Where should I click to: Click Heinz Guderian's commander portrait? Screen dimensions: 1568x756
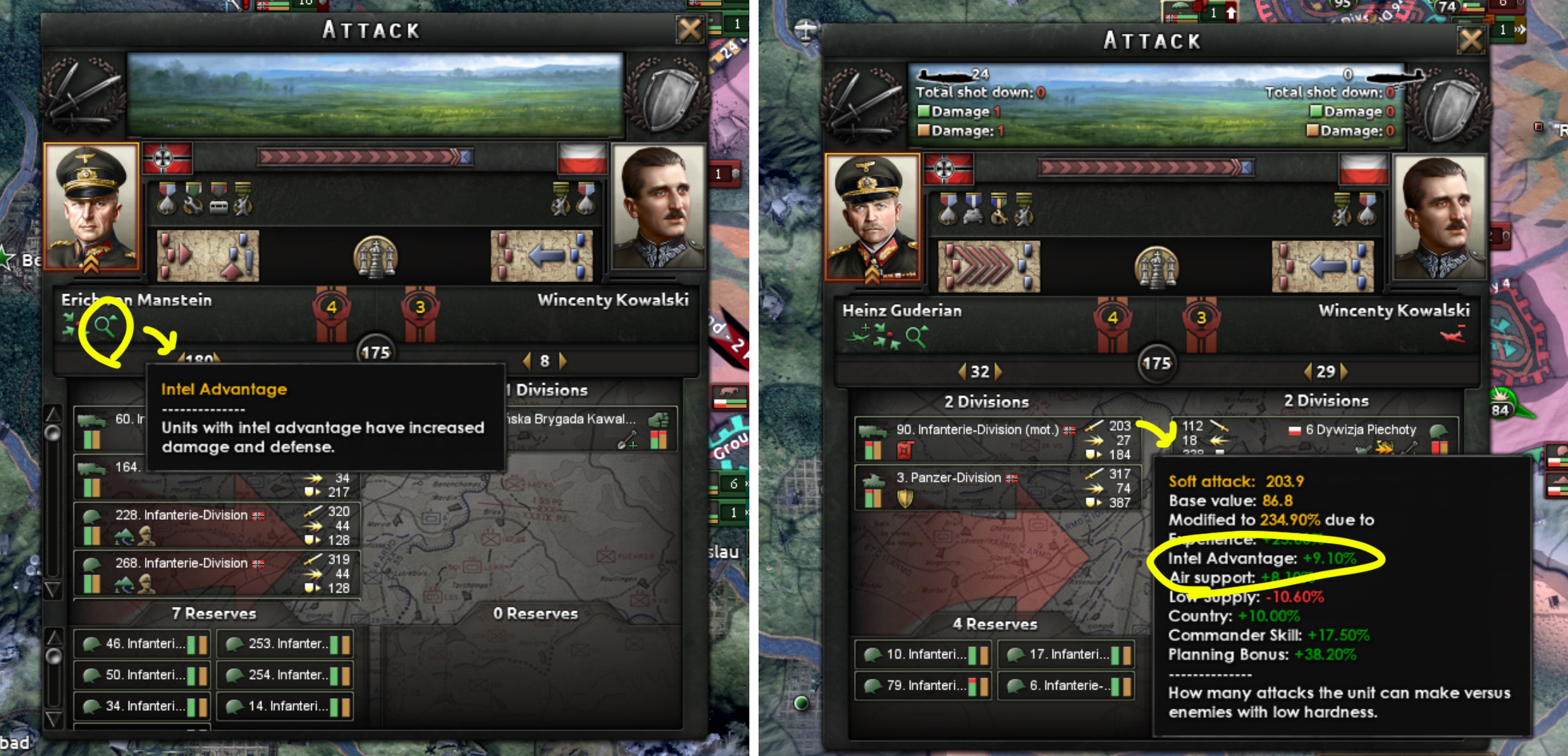pos(872,217)
